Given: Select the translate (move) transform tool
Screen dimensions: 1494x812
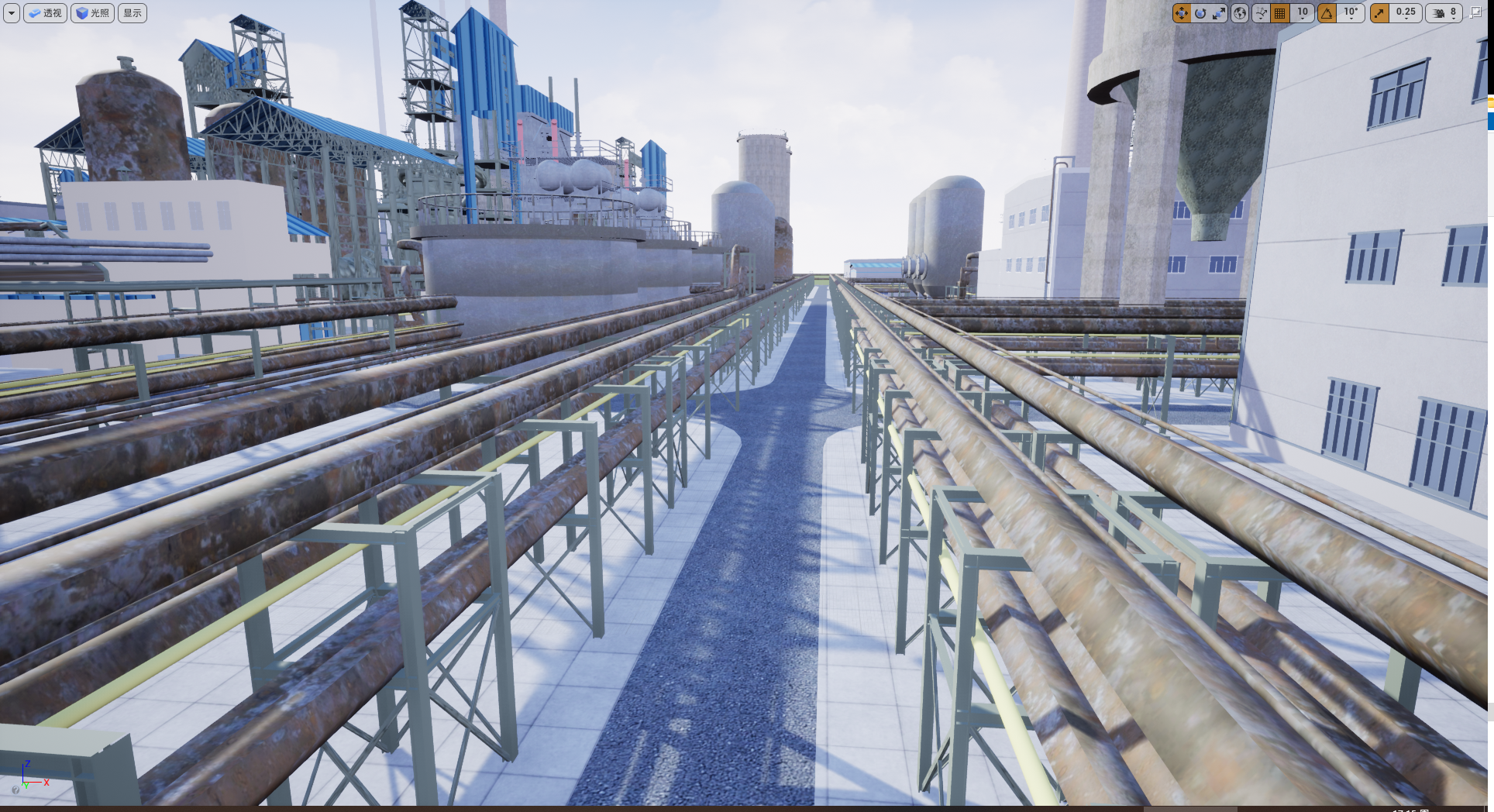Looking at the screenshot, I should (x=1181, y=13).
